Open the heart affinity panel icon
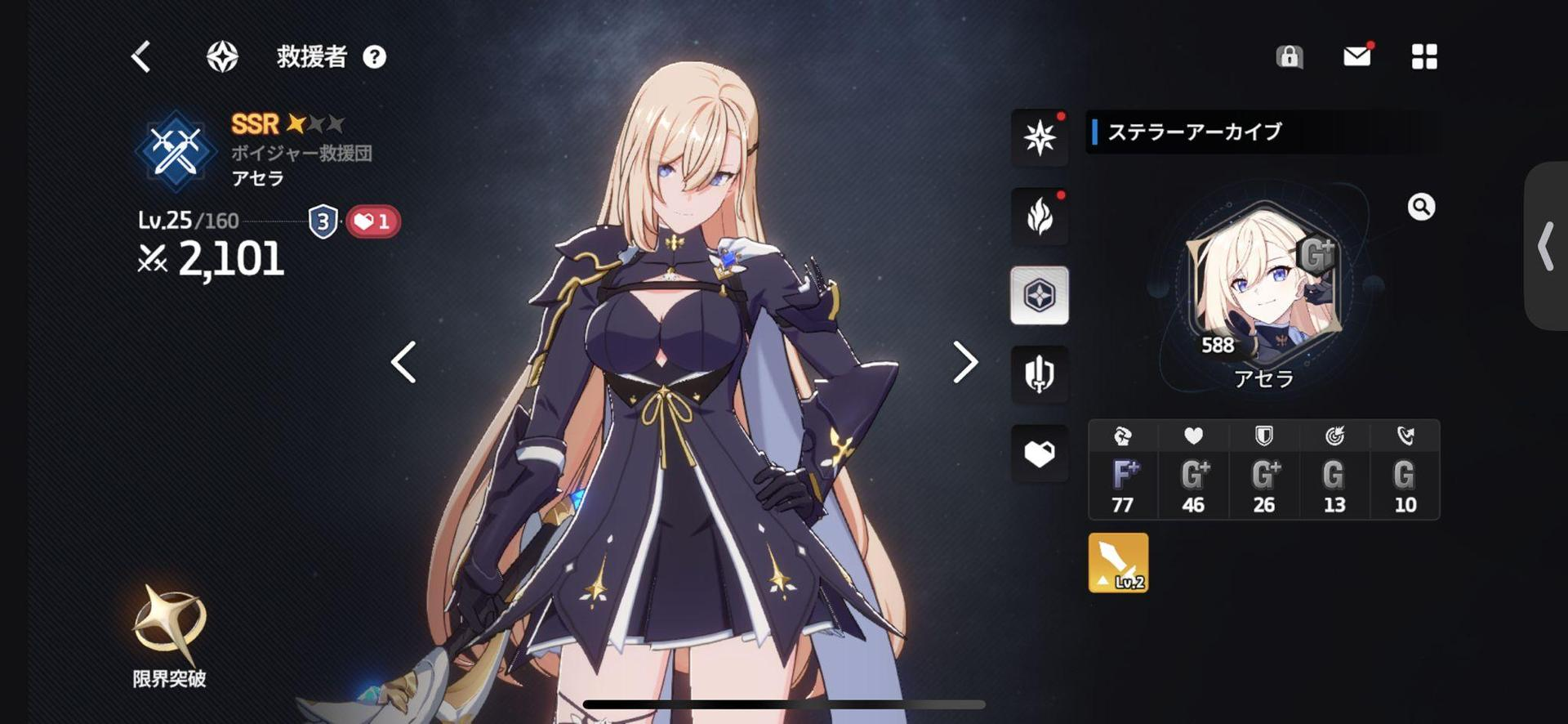Image resolution: width=1568 pixels, height=724 pixels. pyautogui.click(x=1039, y=454)
